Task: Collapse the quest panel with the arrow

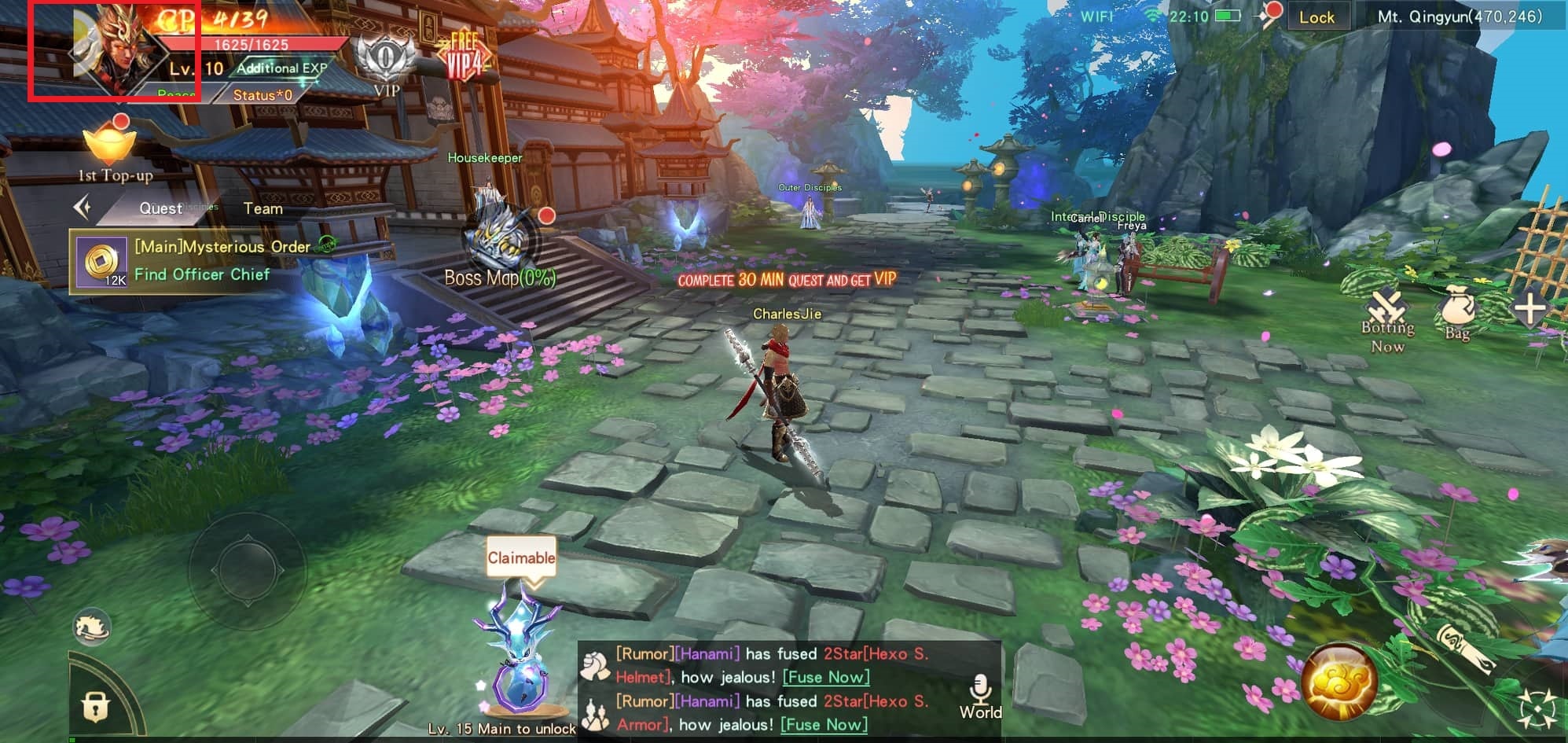Action: 83,208
